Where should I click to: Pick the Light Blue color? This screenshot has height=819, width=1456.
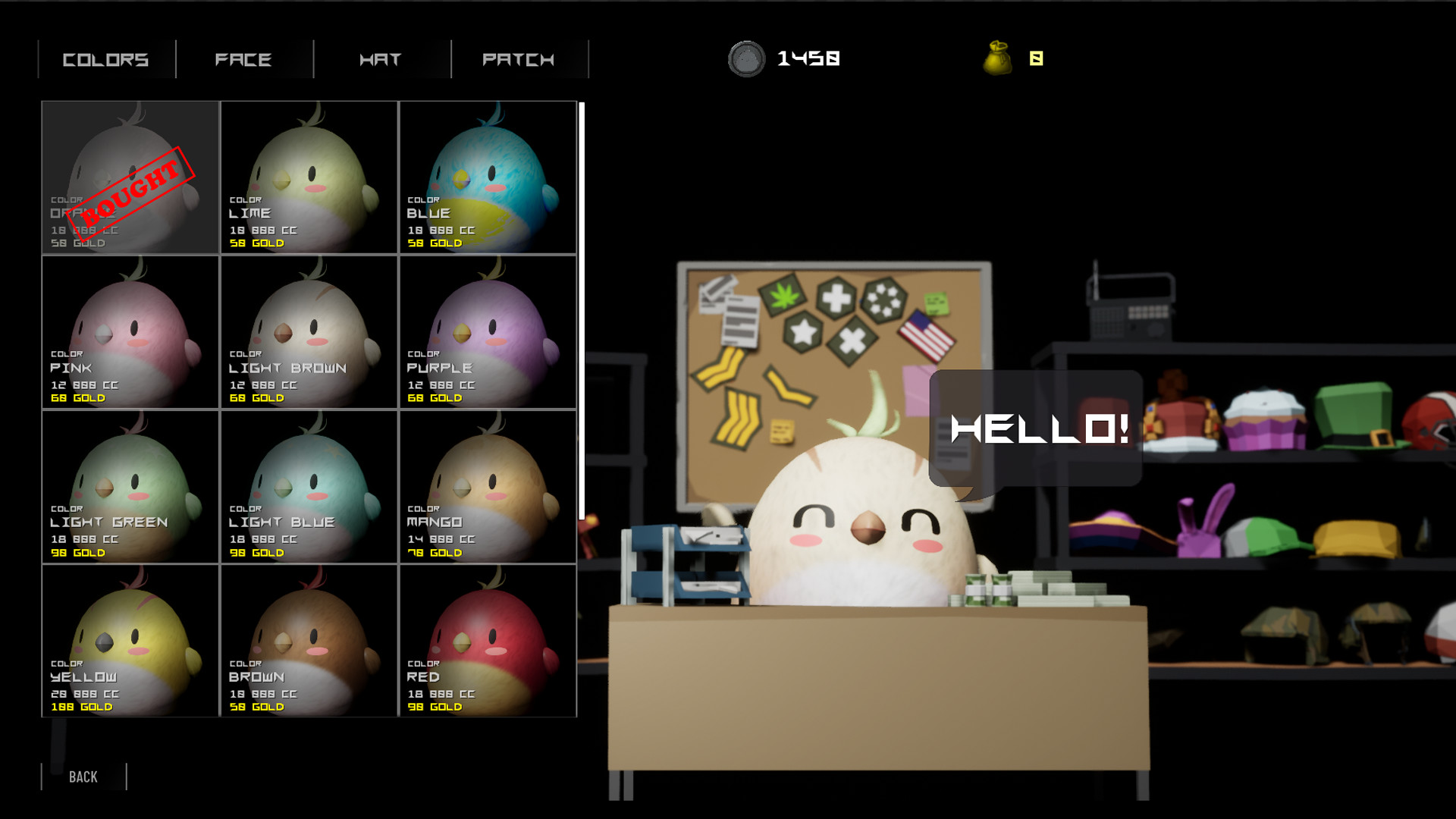point(309,487)
